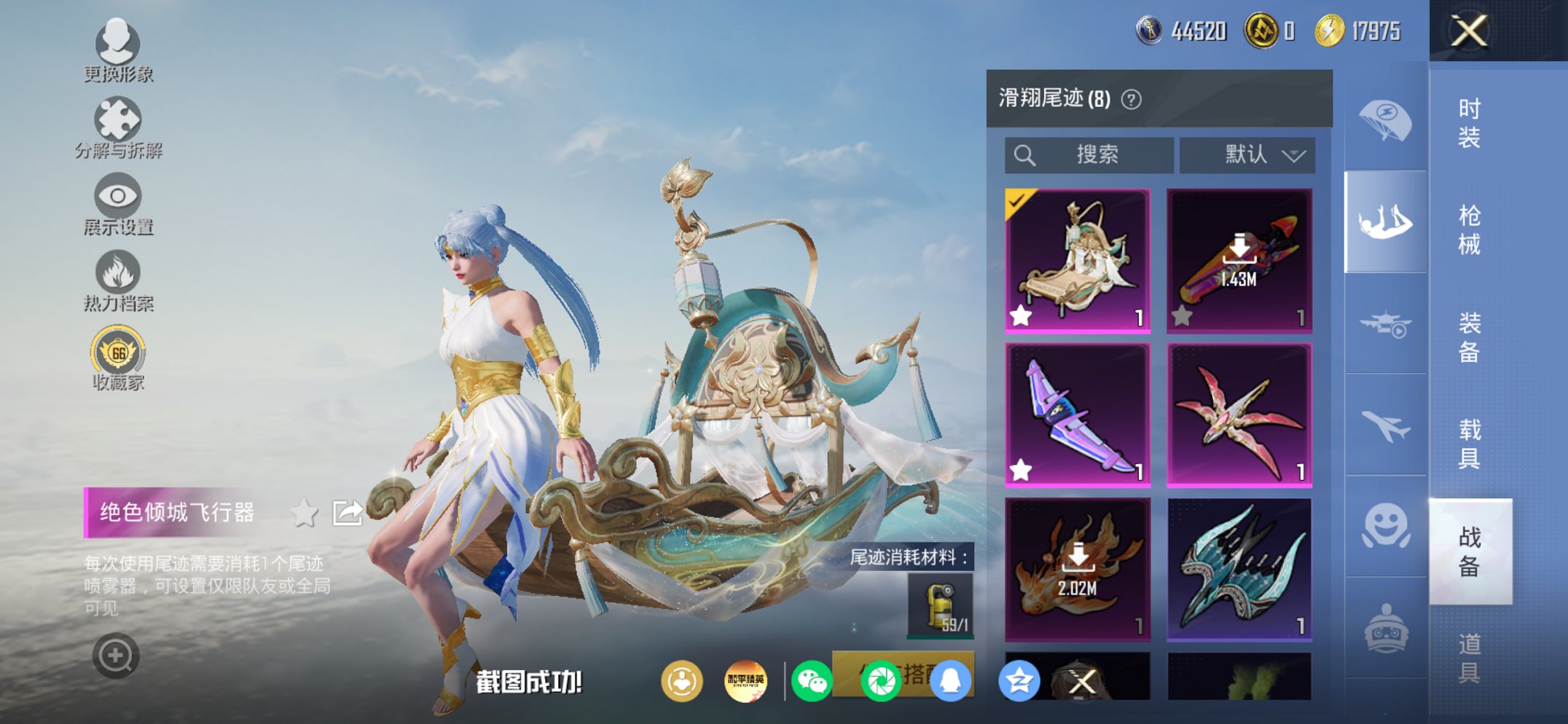The image size is (1568, 724).
Task: Open the 默认 sorting dropdown
Action: 1248,154
